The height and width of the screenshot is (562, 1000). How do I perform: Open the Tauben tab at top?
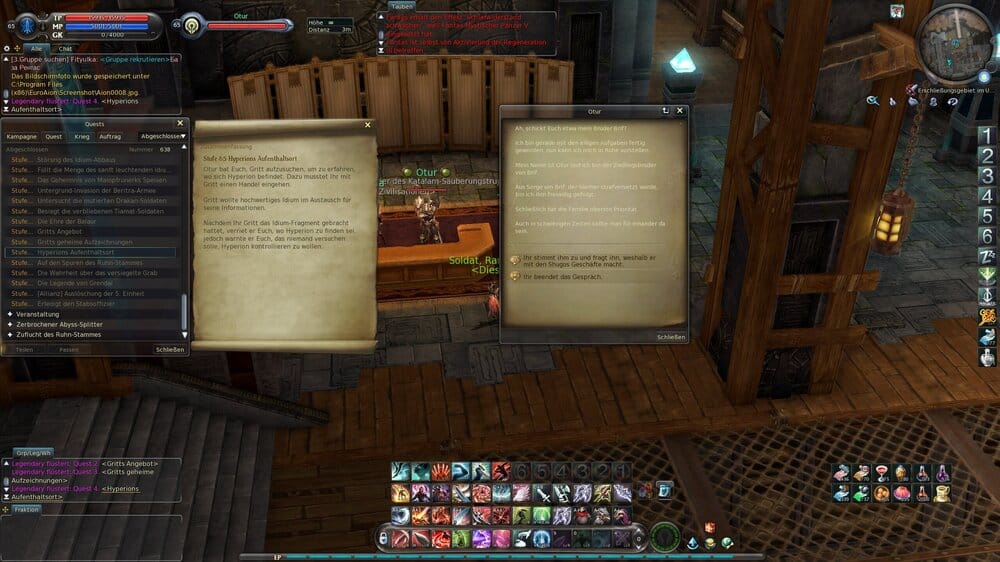coord(402,6)
